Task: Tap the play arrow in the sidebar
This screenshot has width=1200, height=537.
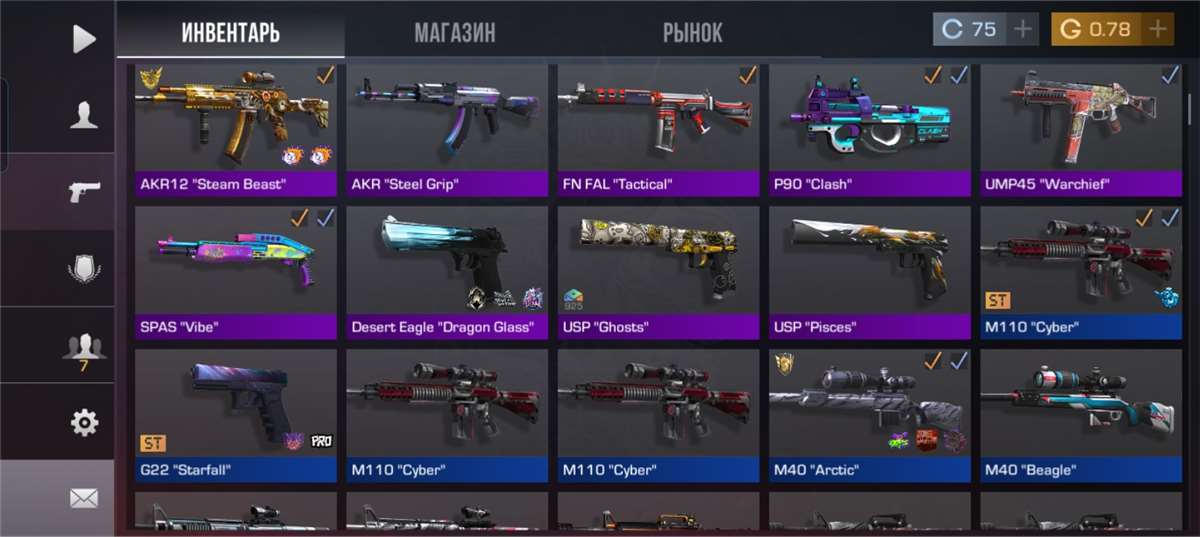Action: (84, 39)
